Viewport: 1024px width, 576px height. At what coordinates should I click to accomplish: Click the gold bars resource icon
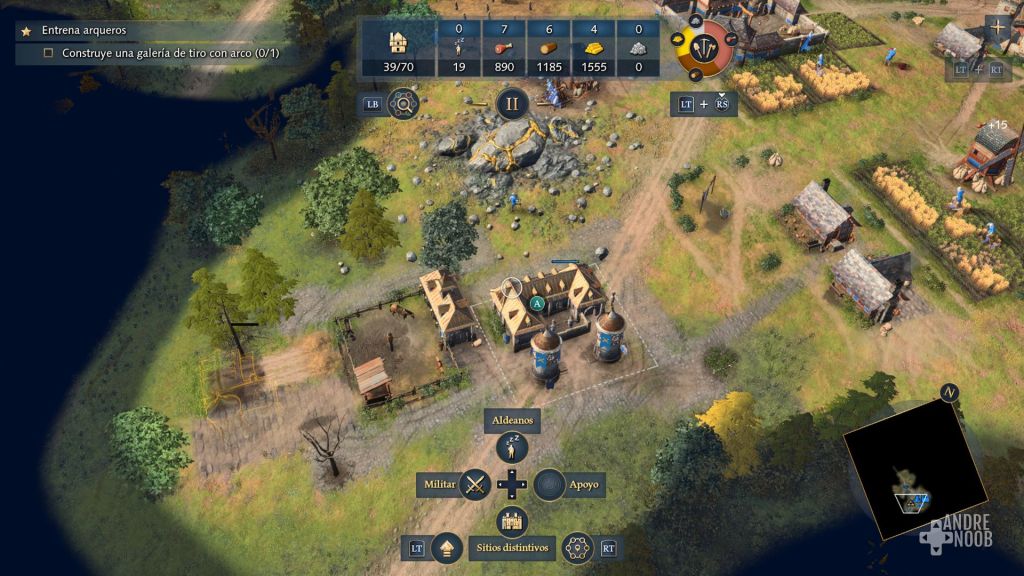click(x=593, y=46)
